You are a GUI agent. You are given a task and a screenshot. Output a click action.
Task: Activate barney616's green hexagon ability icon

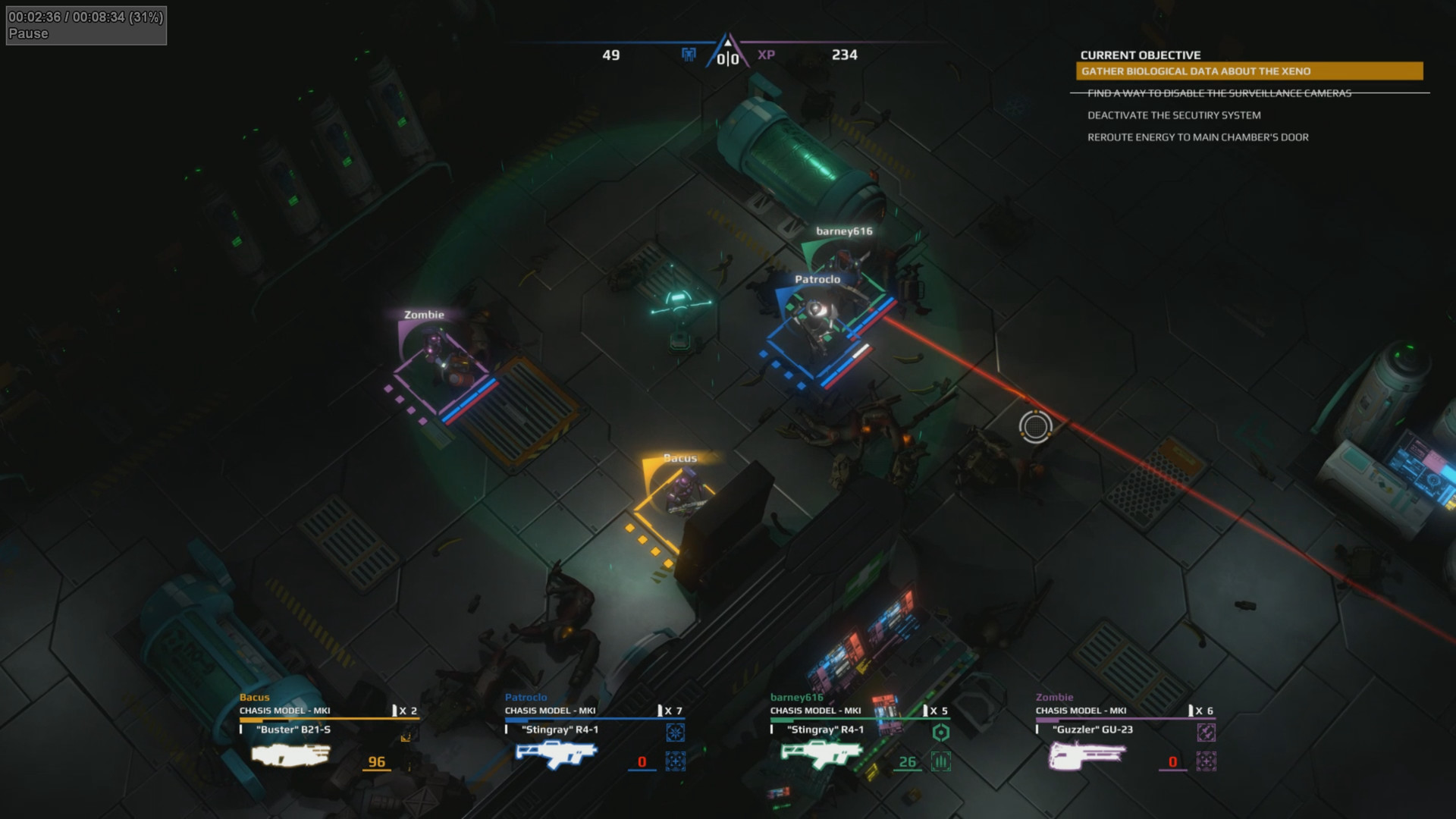(x=940, y=732)
